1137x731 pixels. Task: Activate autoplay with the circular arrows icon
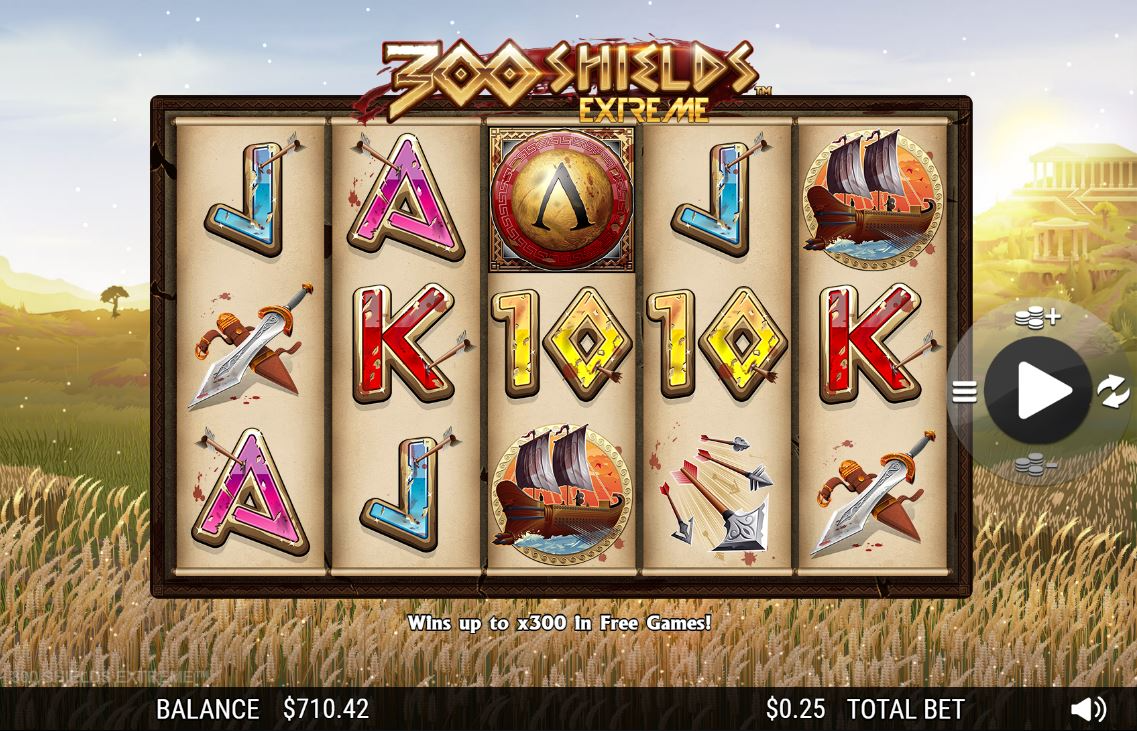(1113, 391)
